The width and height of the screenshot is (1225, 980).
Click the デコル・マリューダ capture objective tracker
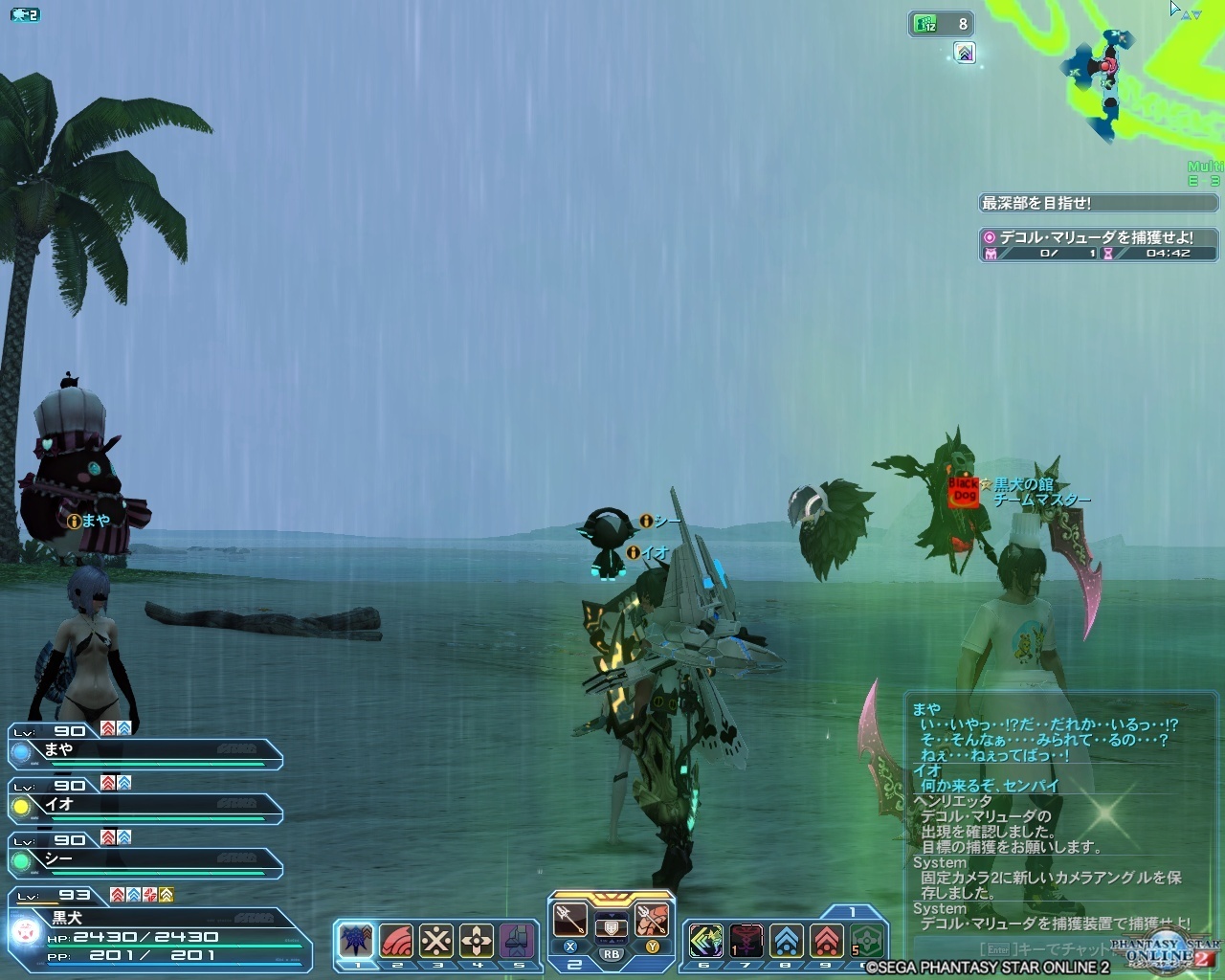tap(1099, 244)
